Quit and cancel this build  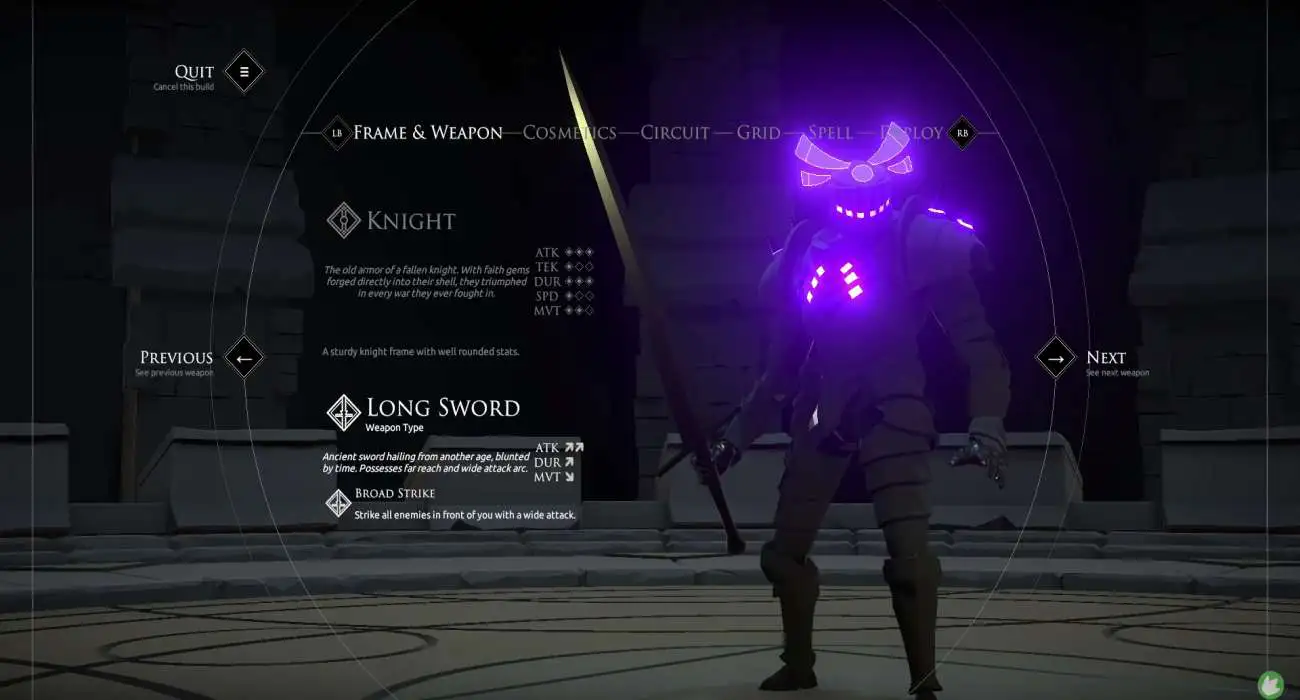coord(243,72)
